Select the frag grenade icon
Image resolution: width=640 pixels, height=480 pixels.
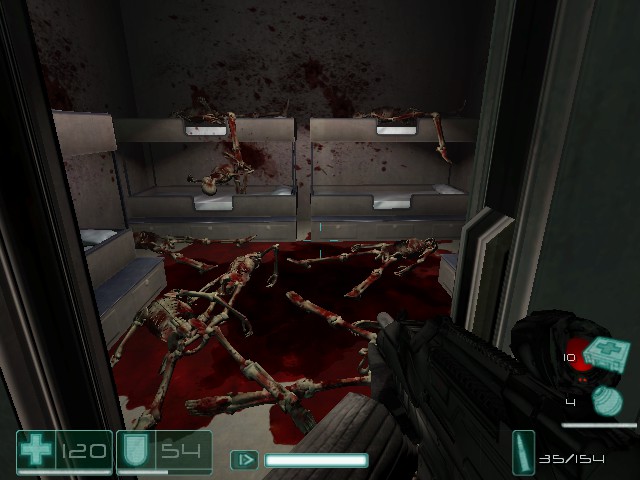(x=607, y=401)
